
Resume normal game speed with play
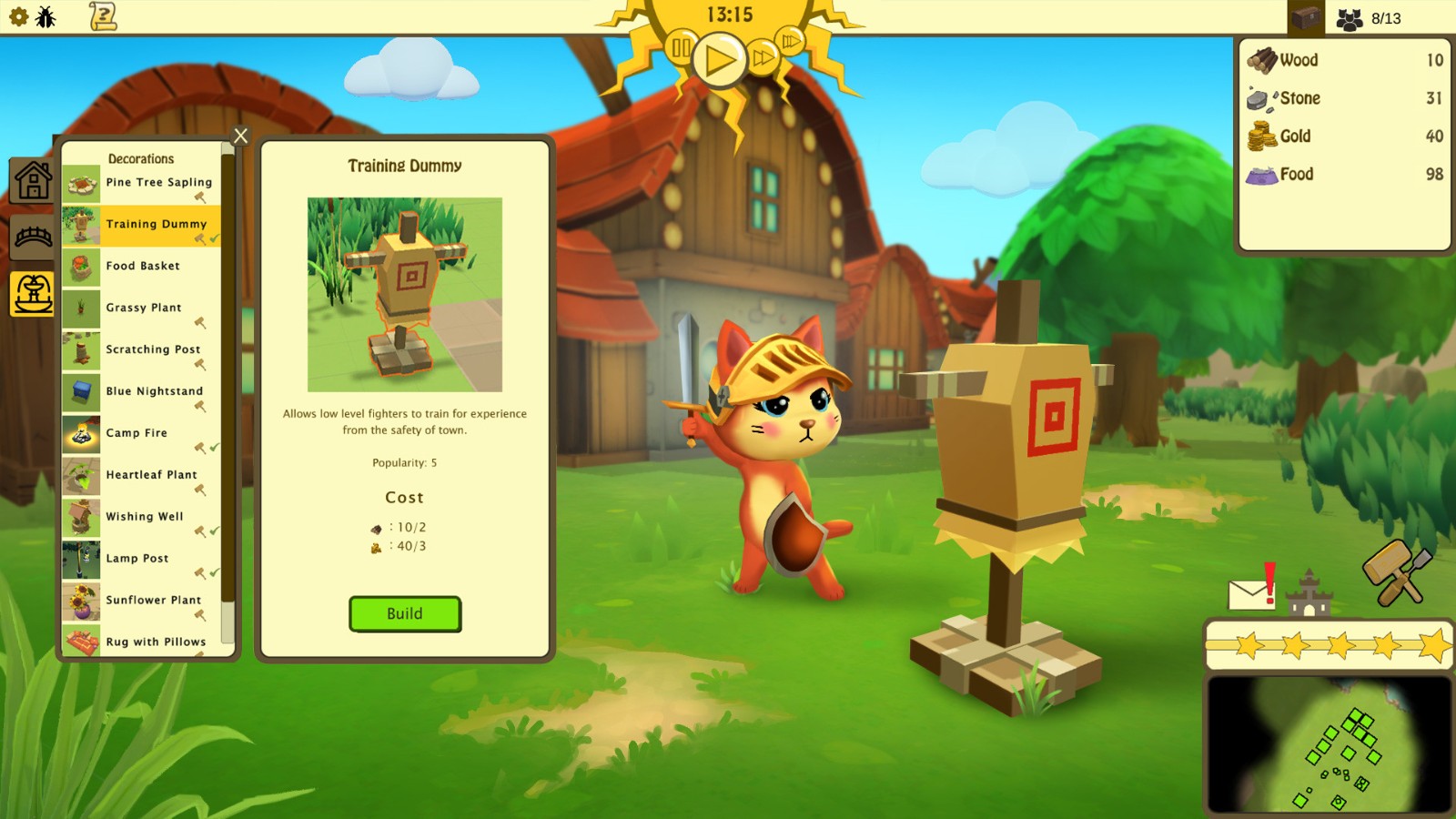(719, 61)
